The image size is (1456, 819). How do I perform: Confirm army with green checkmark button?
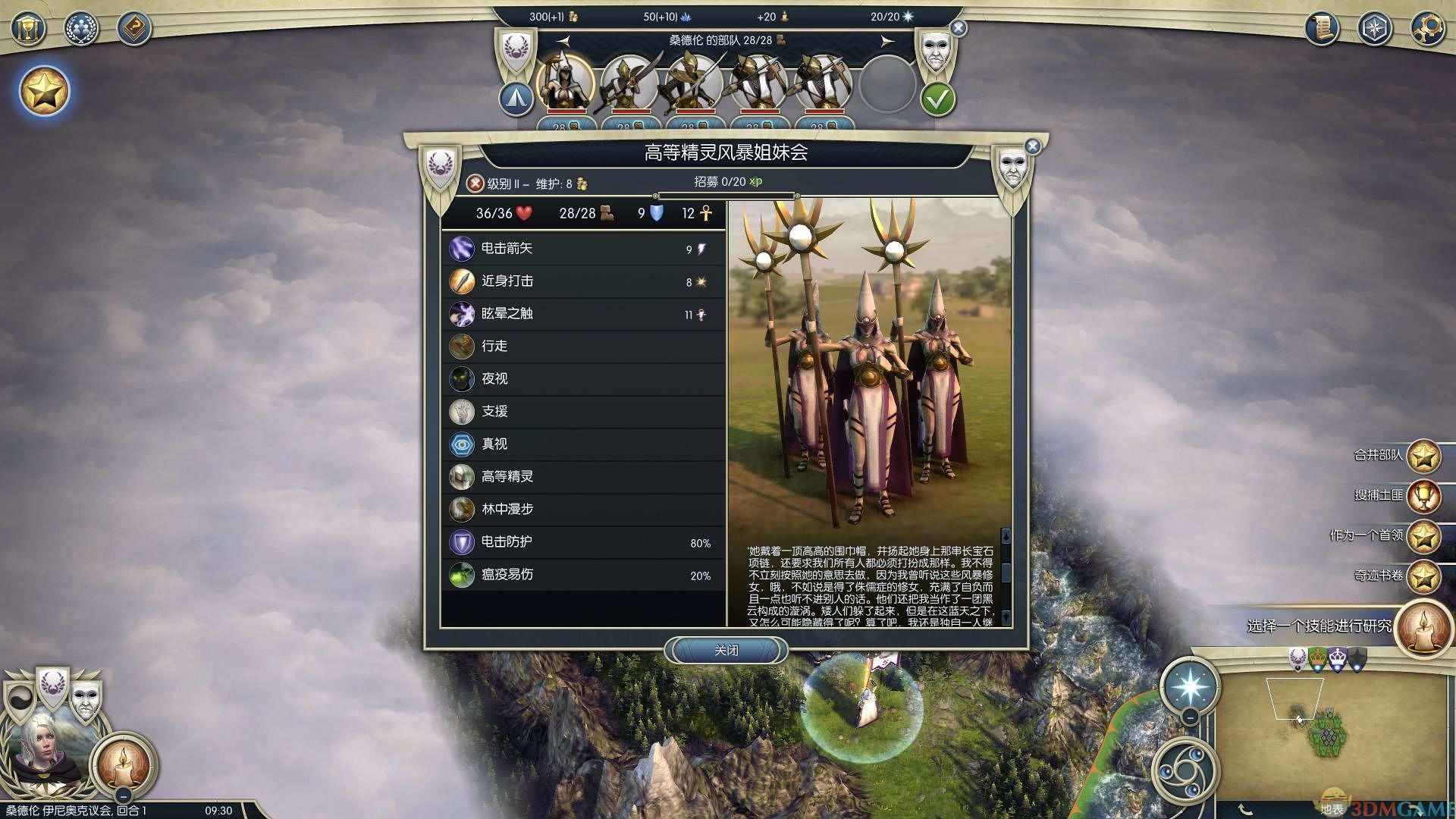pyautogui.click(x=937, y=99)
